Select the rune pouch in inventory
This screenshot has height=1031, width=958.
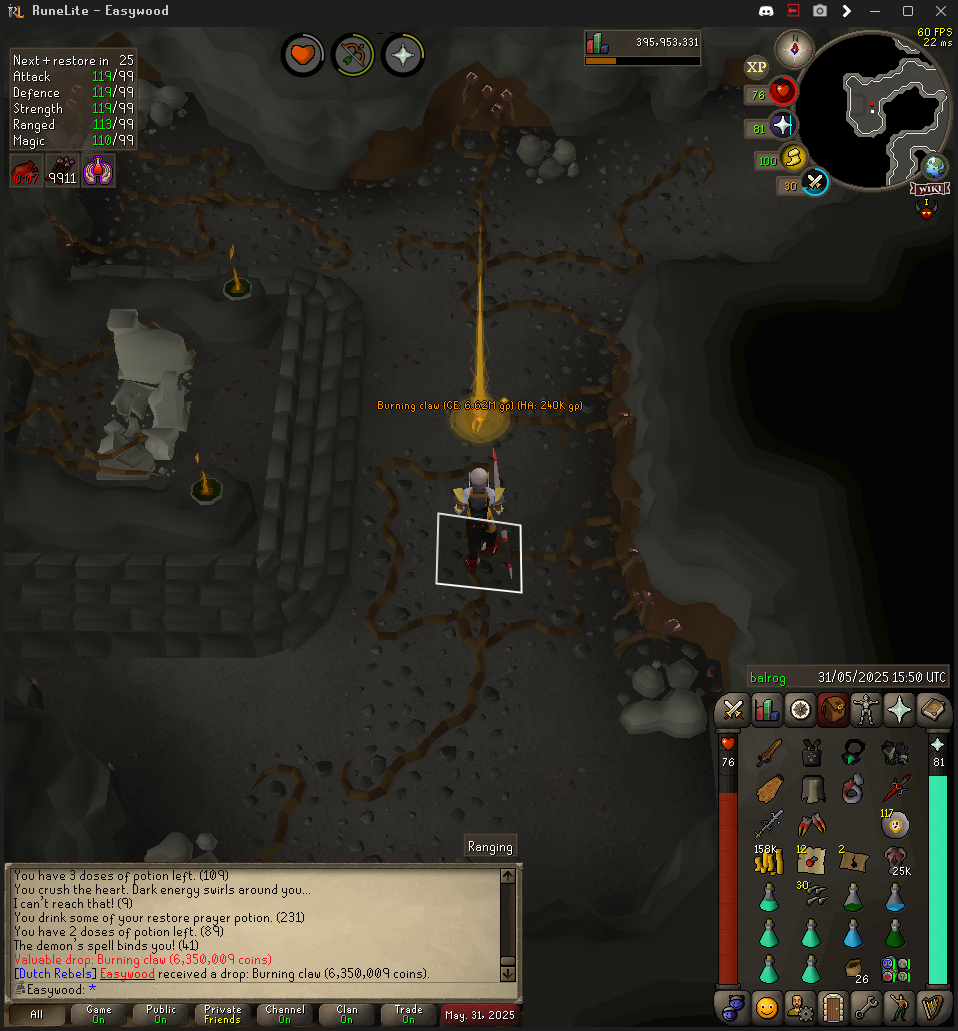pyautogui.click(x=895, y=969)
